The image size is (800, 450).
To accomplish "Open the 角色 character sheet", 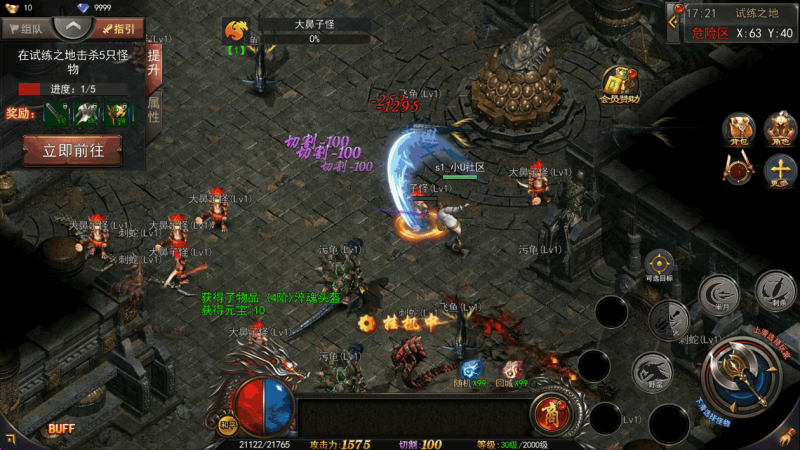I will [779, 128].
